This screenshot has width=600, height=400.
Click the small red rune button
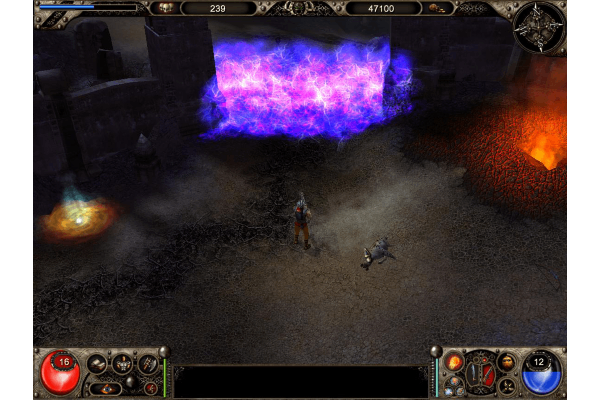coord(151,388)
